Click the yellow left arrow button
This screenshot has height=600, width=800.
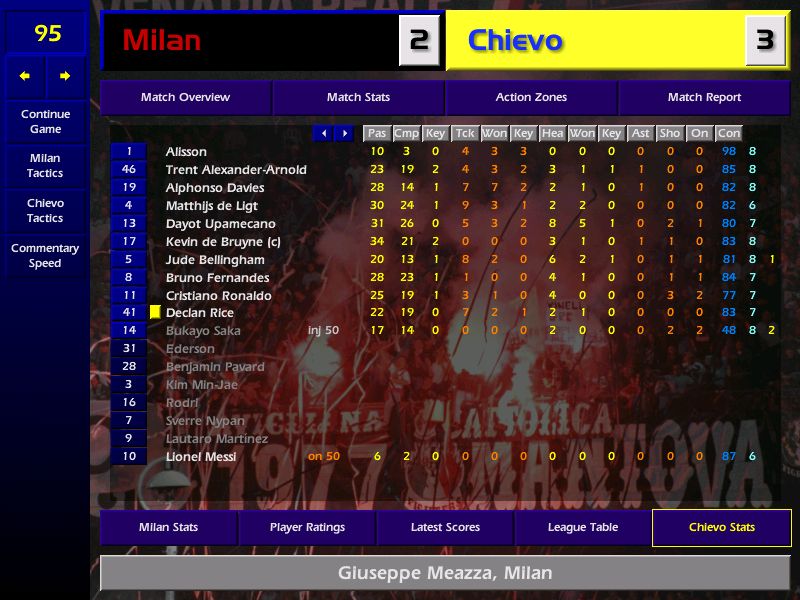pos(25,76)
